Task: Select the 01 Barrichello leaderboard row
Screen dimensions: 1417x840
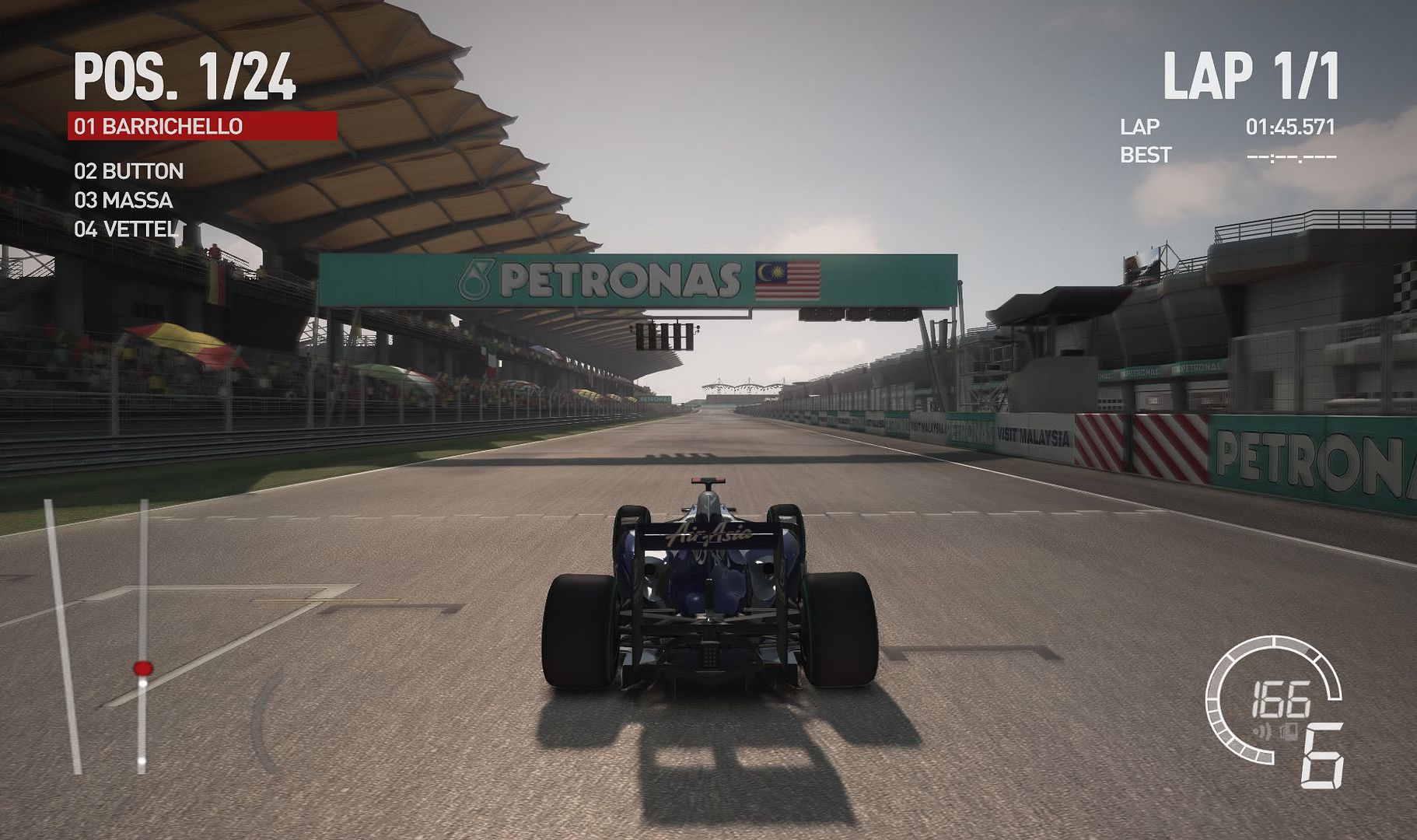Action: point(201,126)
